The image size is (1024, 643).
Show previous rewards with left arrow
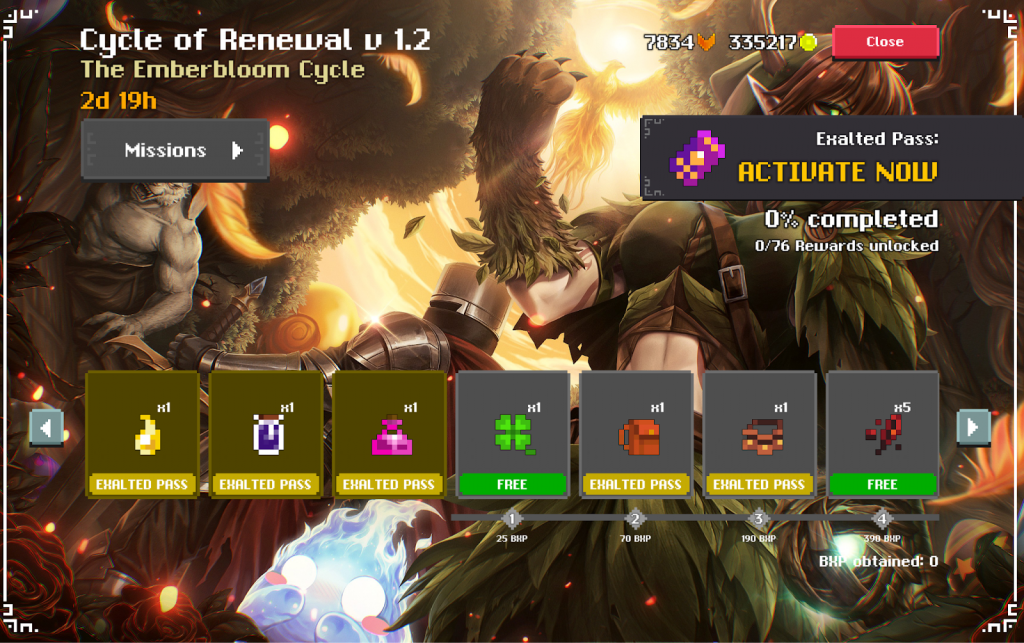click(x=46, y=428)
